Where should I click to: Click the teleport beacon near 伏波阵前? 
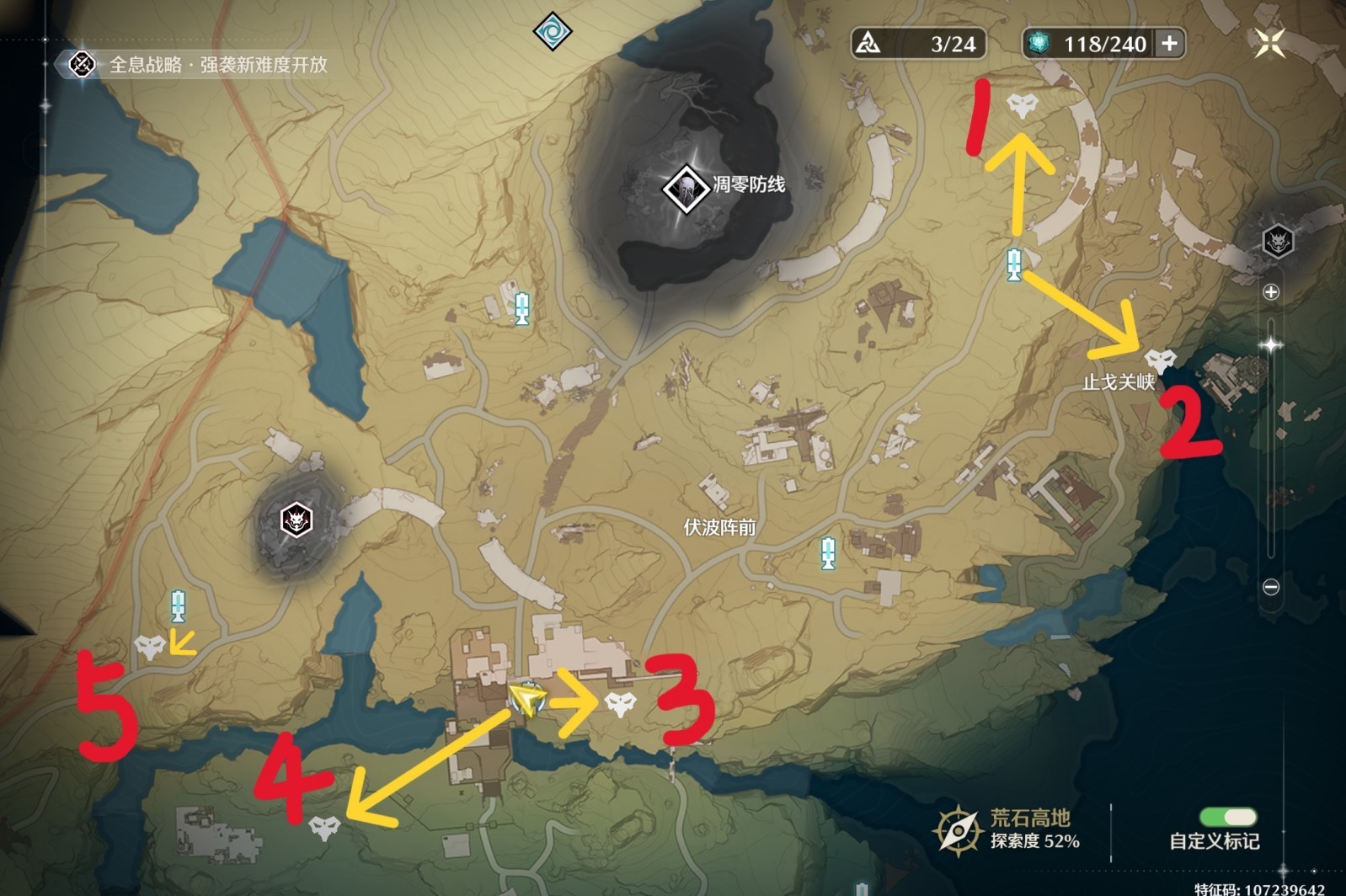pyautogui.click(x=829, y=552)
